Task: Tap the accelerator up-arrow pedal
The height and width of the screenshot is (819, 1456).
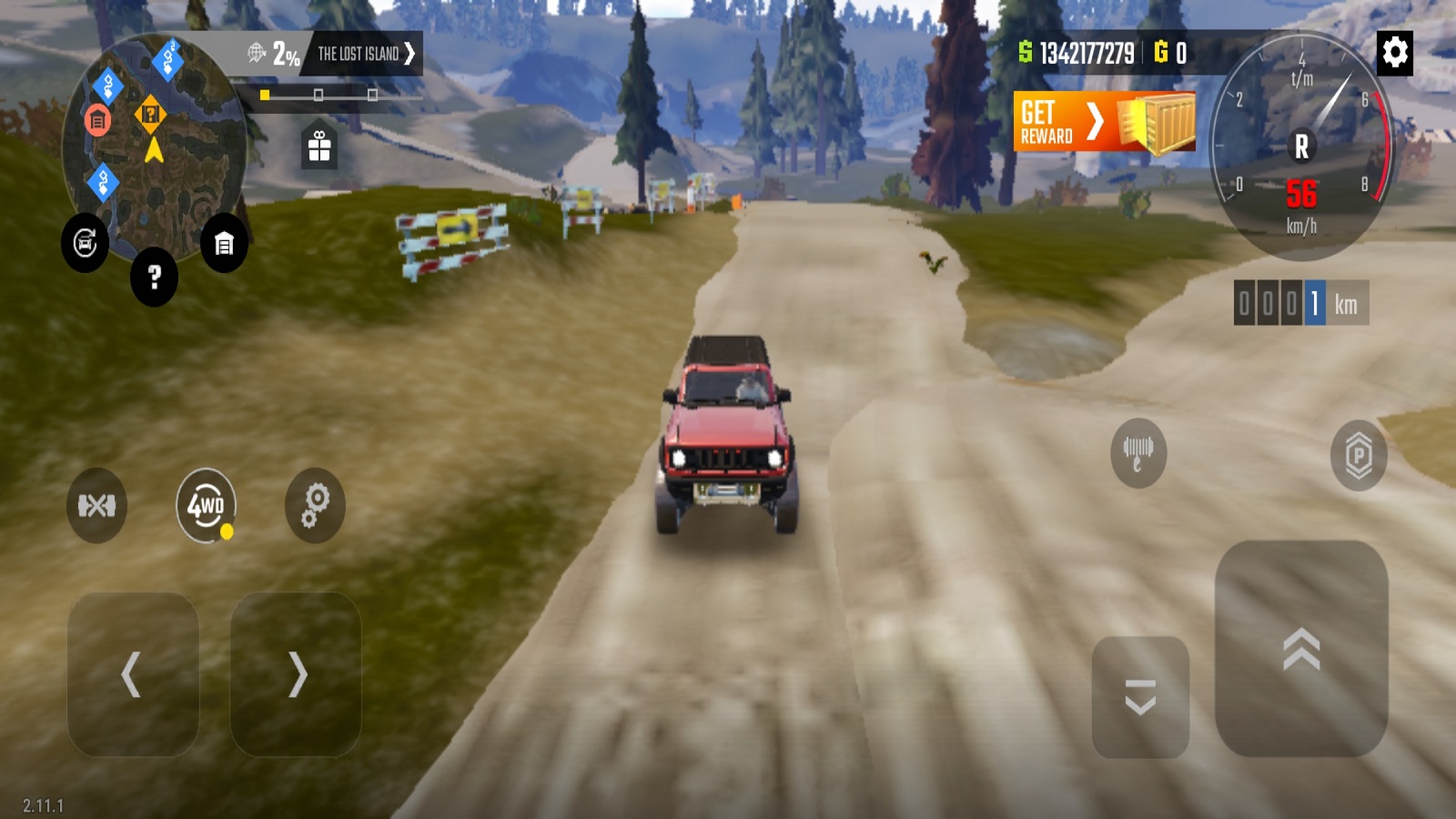Action: 1301,648
